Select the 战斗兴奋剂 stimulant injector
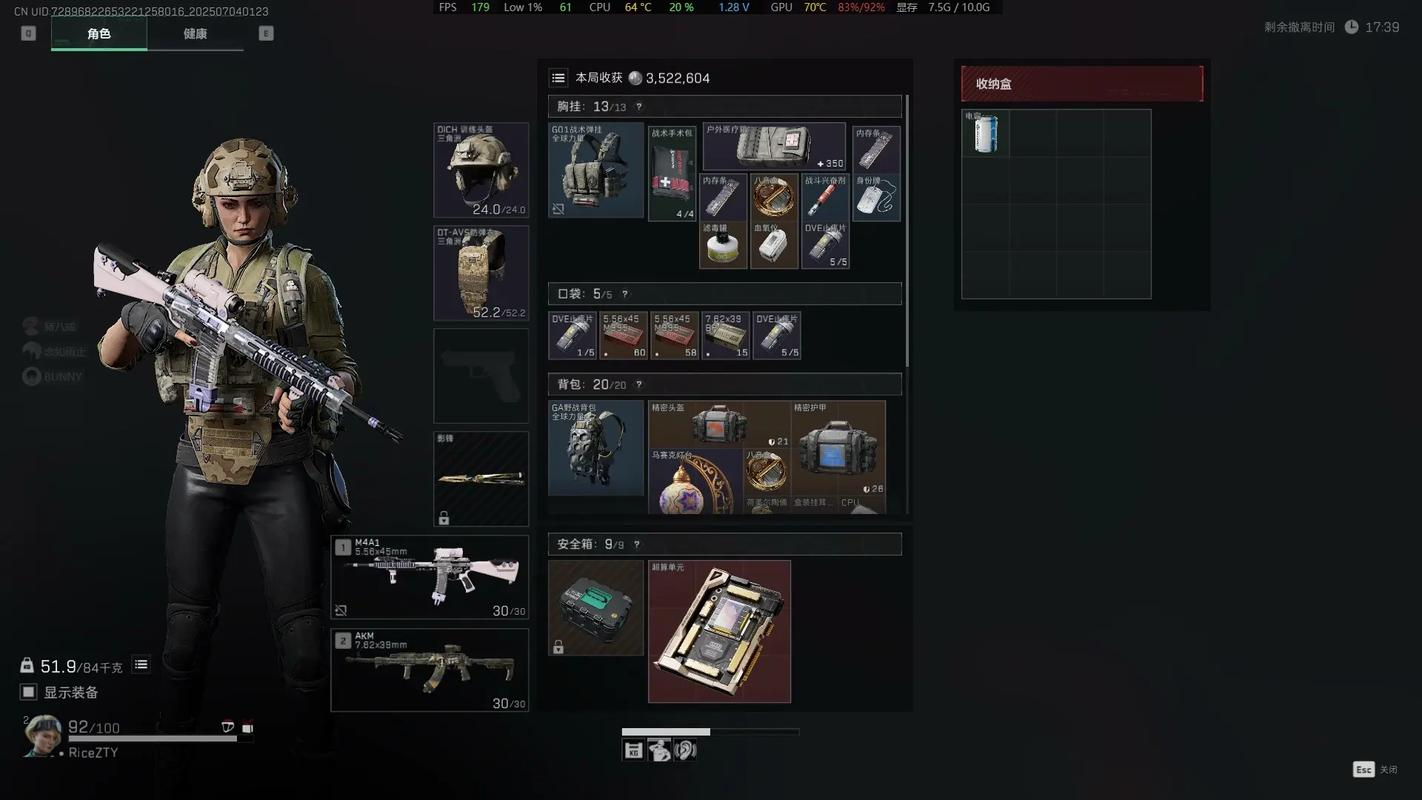The width and height of the screenshot is (1422, 800). (x=825, y=196)
